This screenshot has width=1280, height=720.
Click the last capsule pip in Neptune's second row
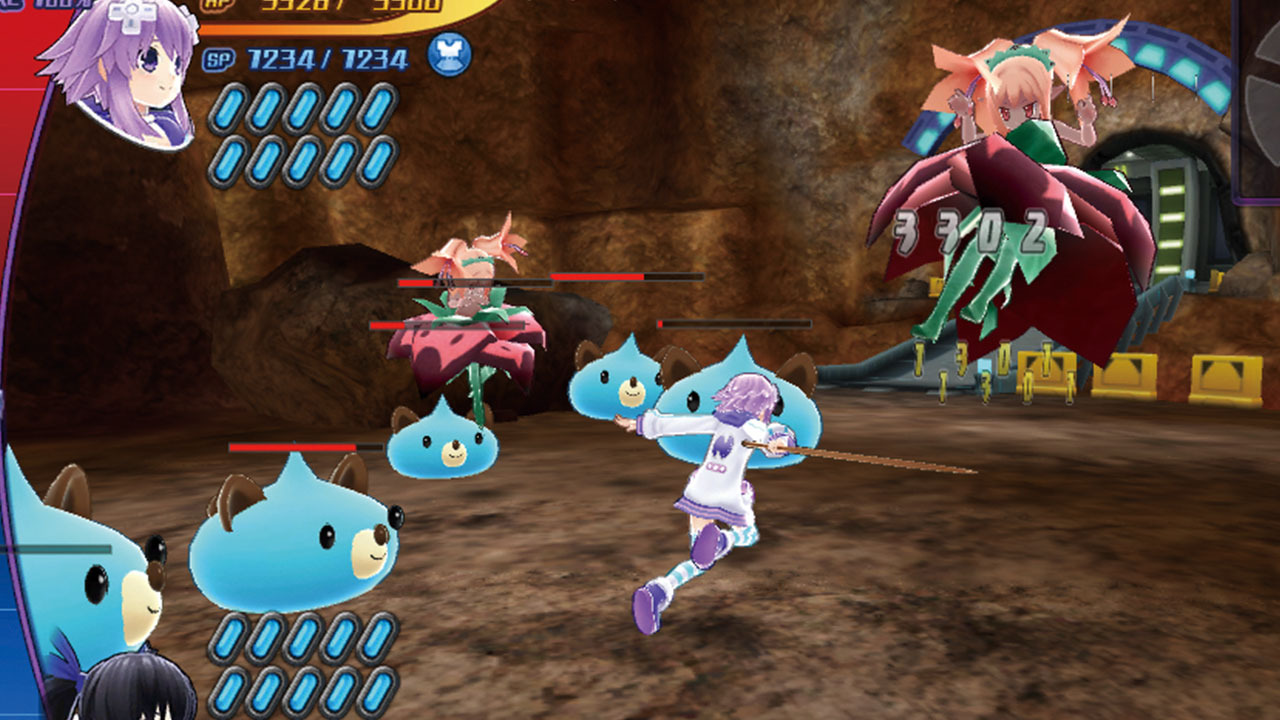(x=379, y=160)
